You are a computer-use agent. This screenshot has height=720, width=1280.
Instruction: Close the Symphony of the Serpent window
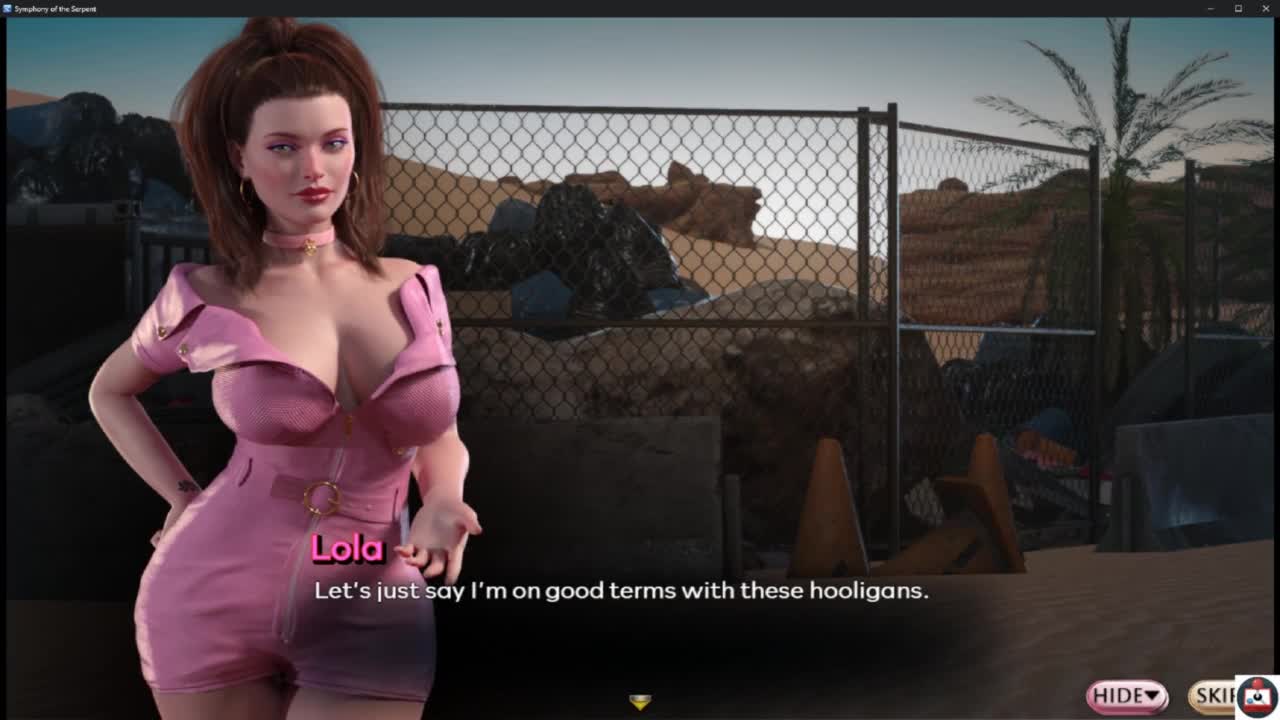(1265, 9)
